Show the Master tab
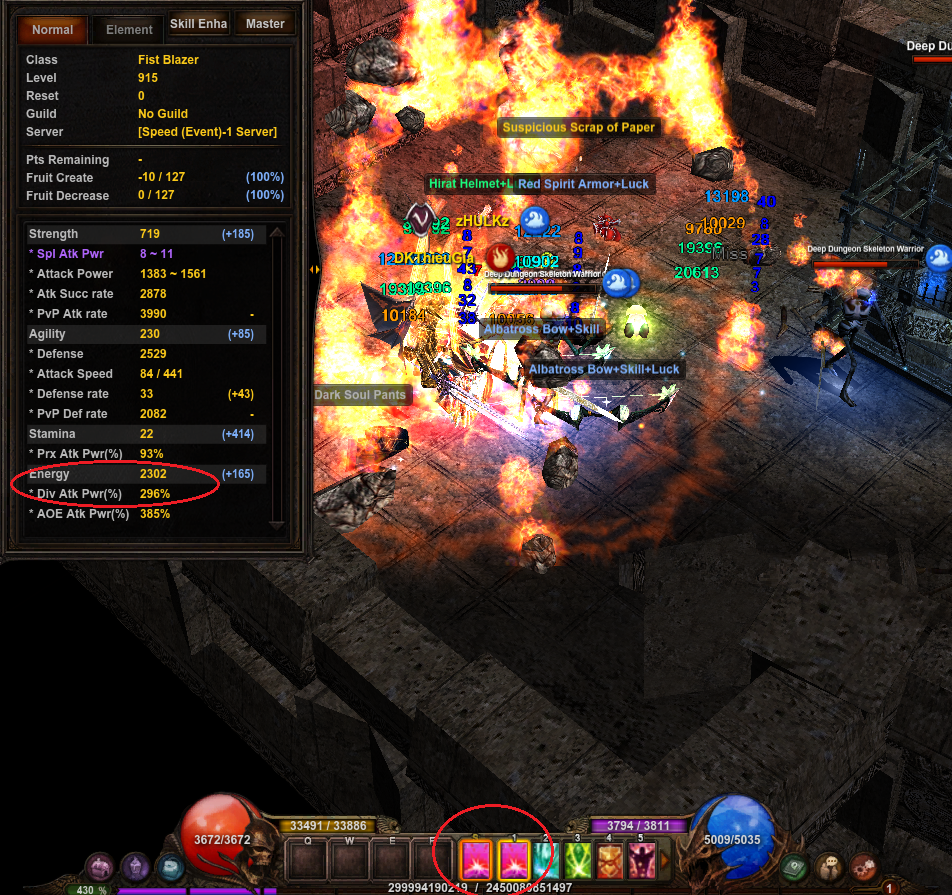 [x=265, y=24]
